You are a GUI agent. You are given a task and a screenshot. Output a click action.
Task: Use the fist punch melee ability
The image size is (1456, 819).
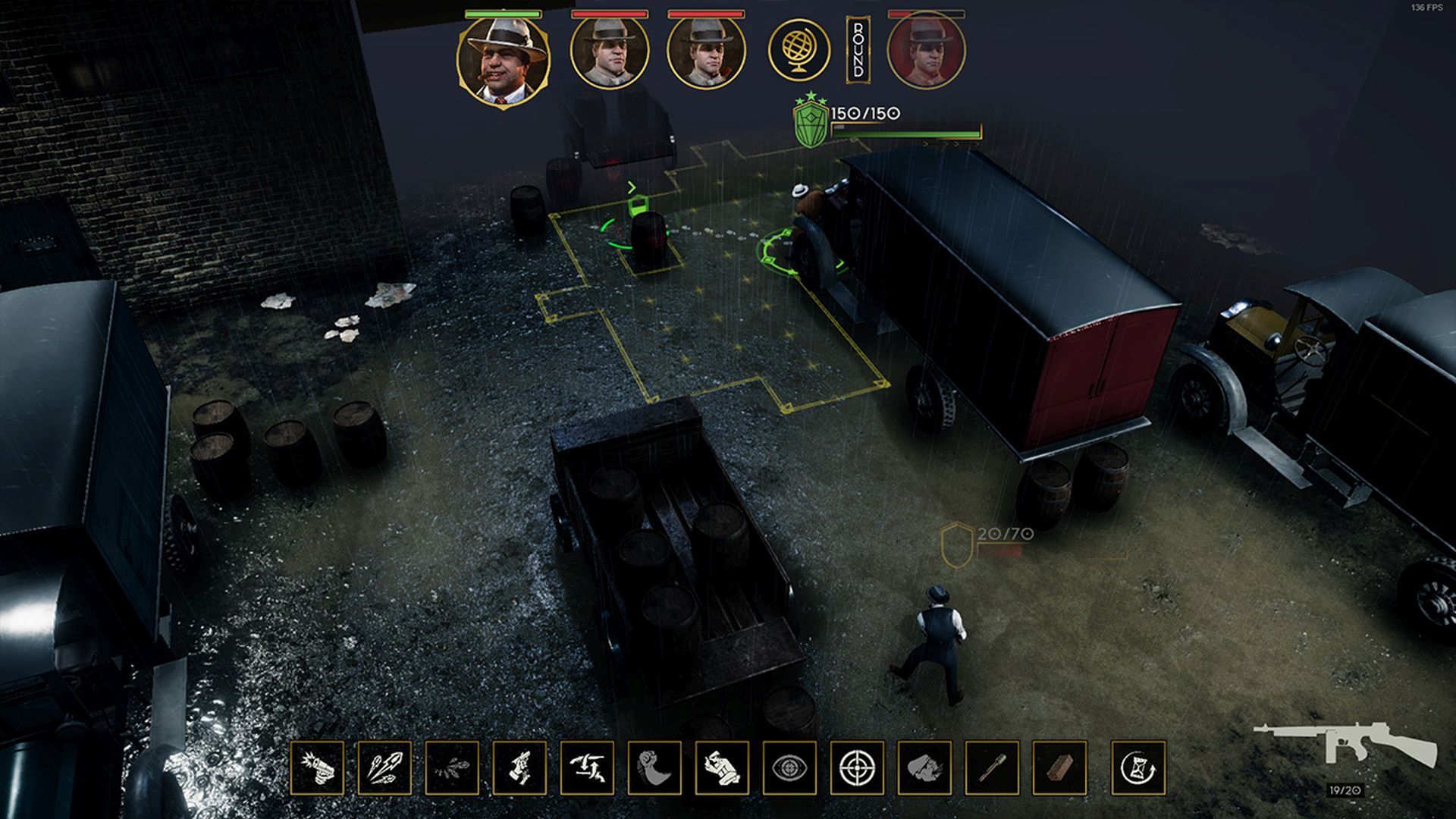pos(654,767)
